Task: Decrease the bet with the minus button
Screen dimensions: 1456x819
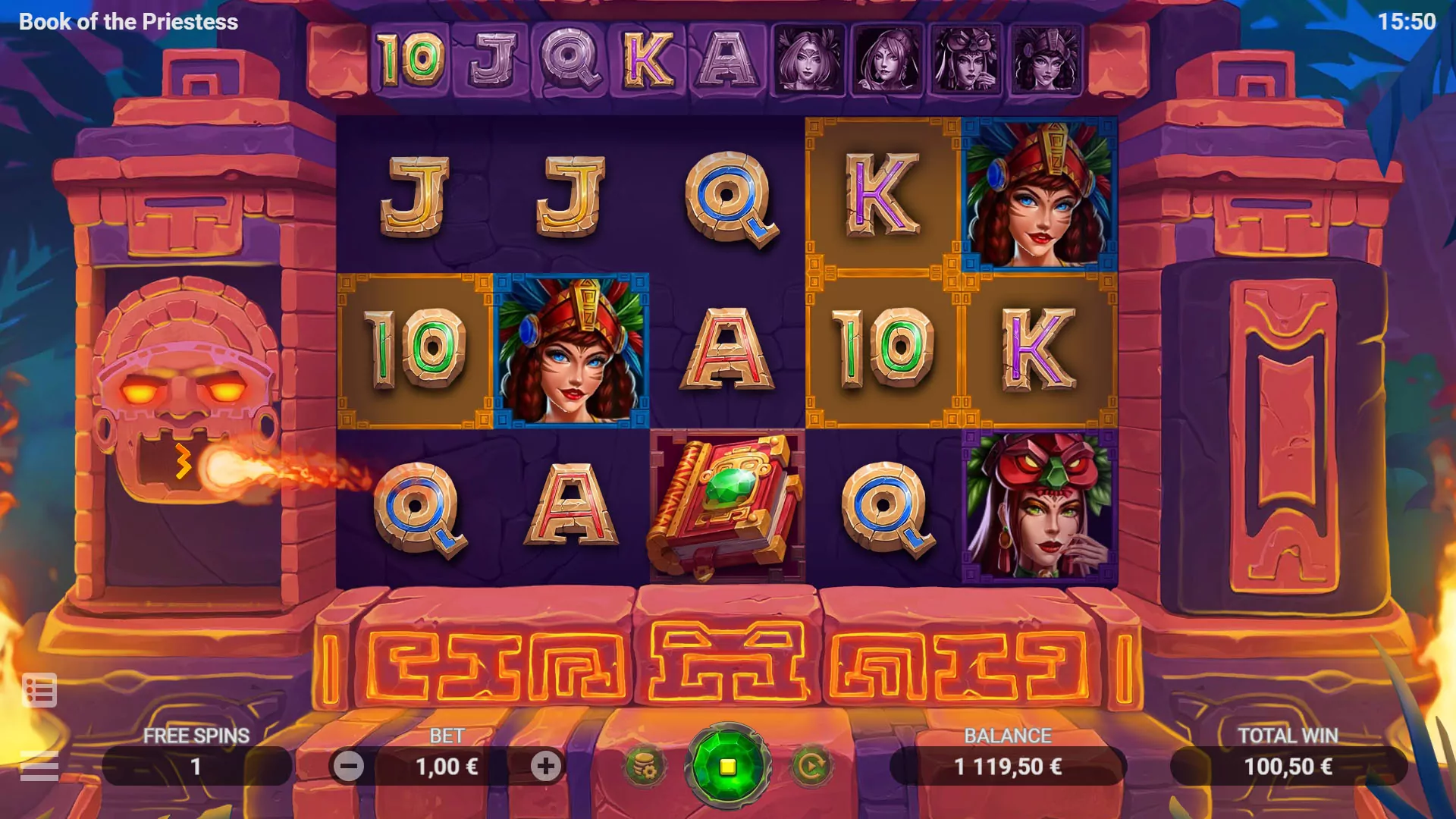Action: coord(350,766)
